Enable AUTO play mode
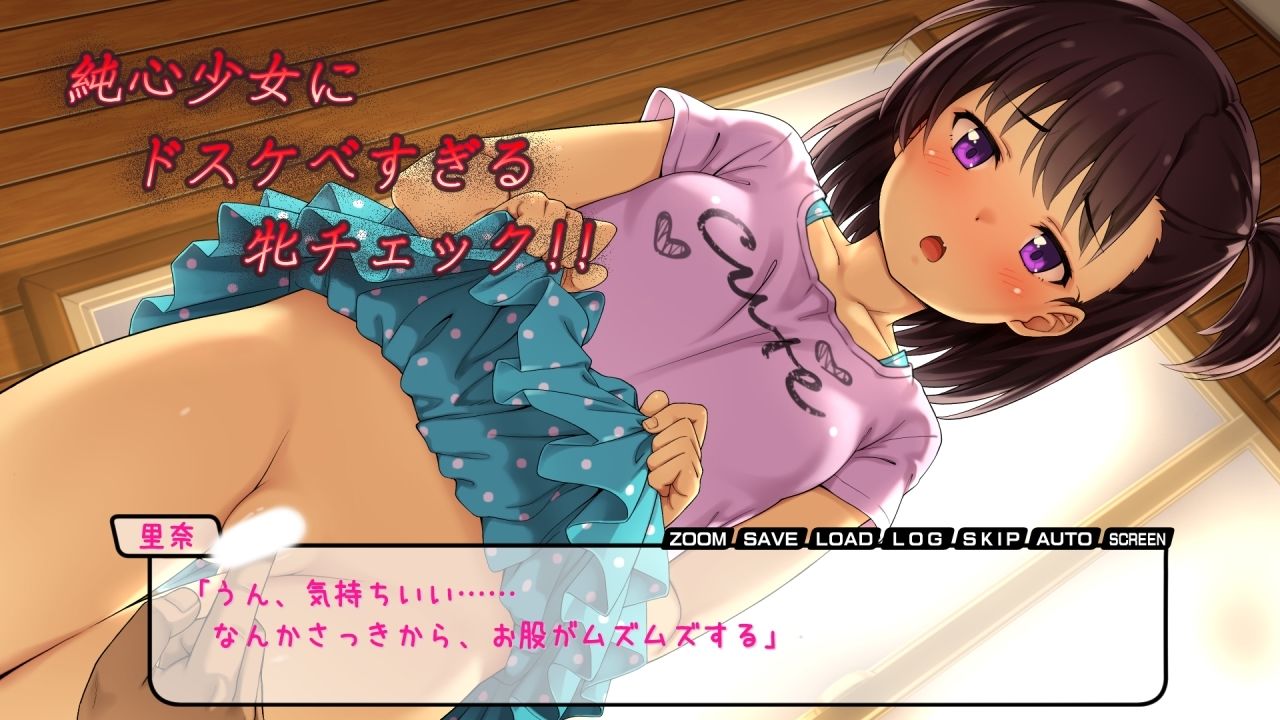The height and width of the screenshot is (720, 1280). 1062,540
